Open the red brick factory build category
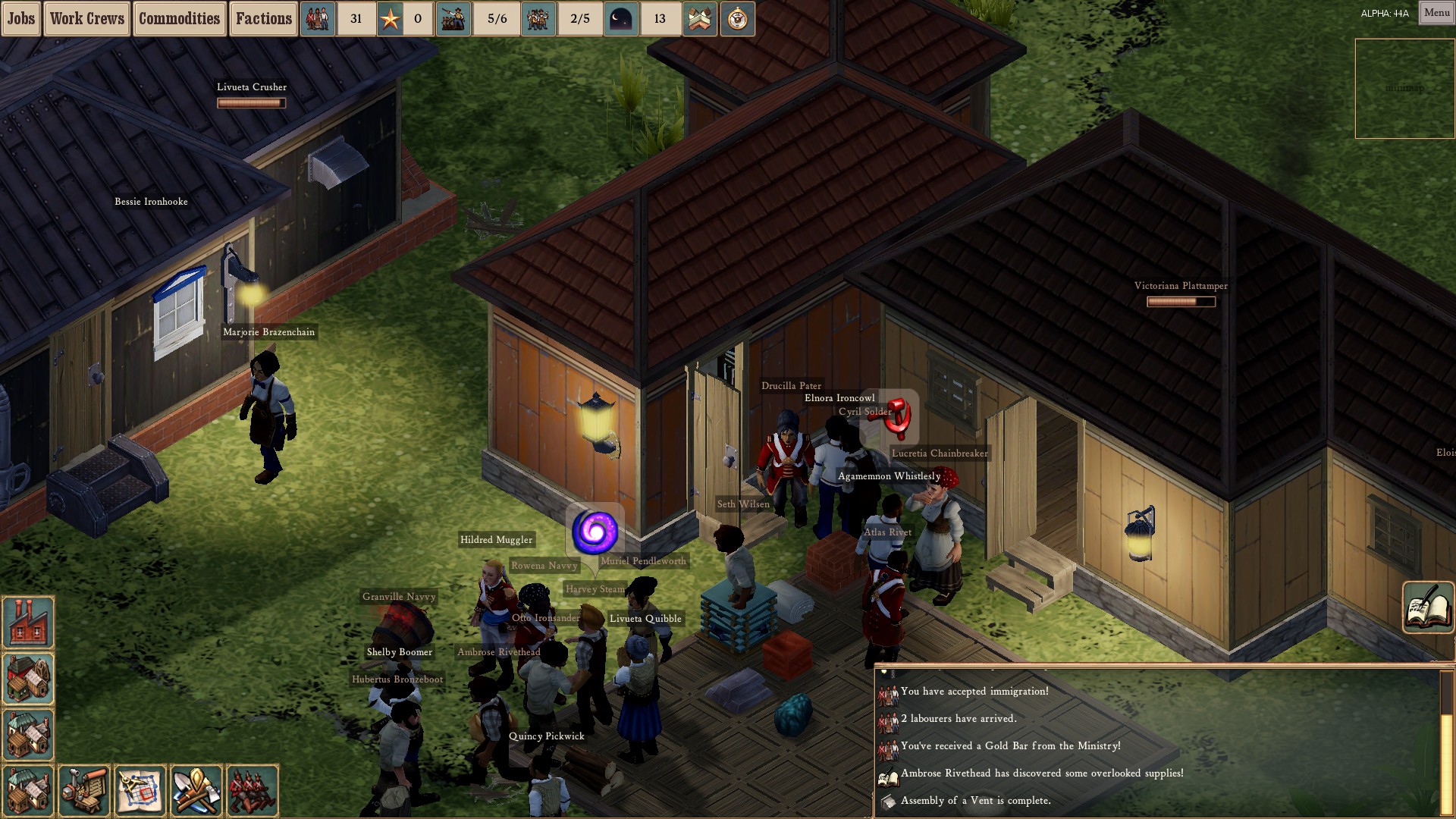The image size is (1456, 819). point(29,622)
